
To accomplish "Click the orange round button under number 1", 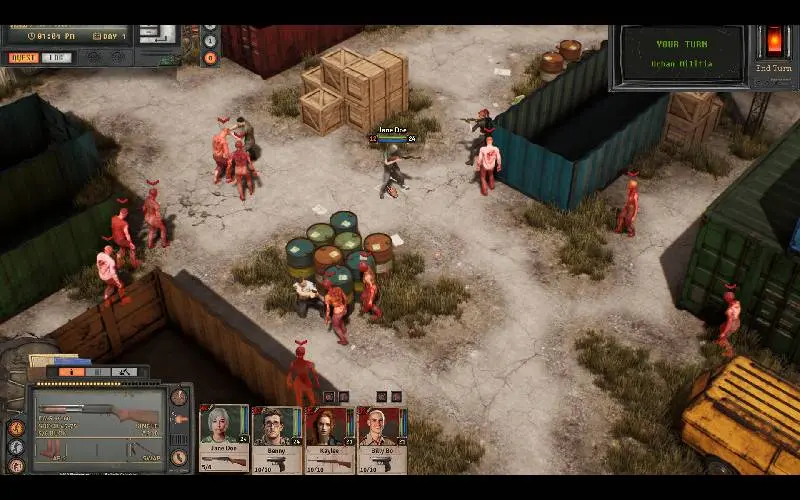I will click(x=210, y=58).
